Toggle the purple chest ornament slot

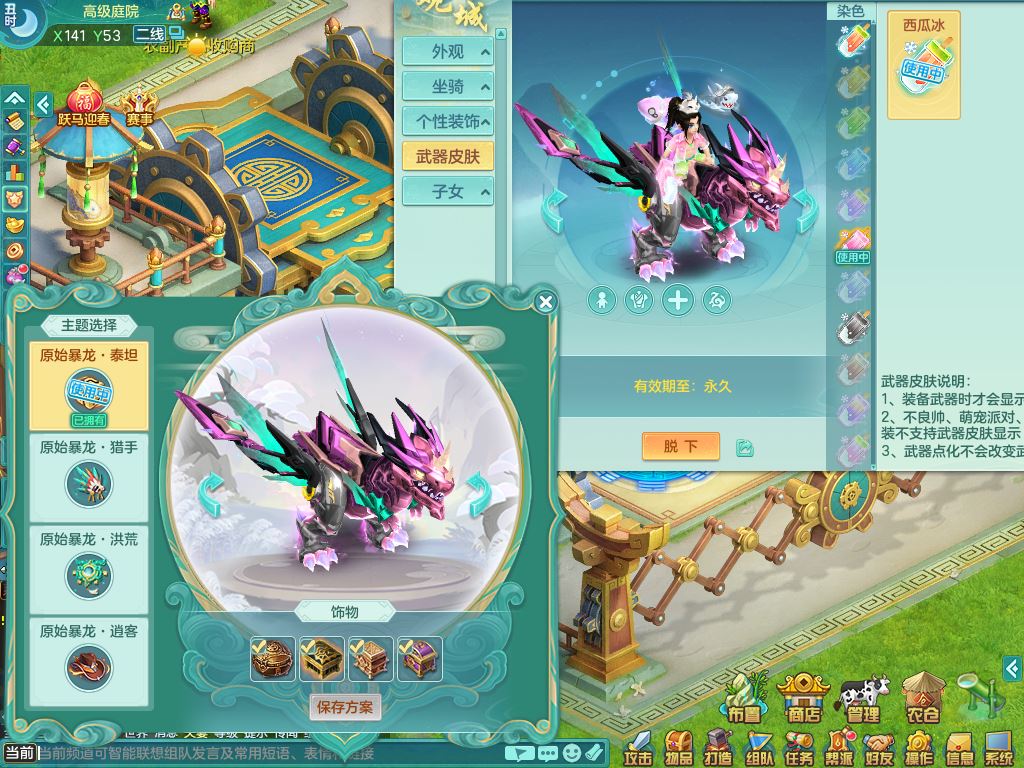tap(420, 659)
